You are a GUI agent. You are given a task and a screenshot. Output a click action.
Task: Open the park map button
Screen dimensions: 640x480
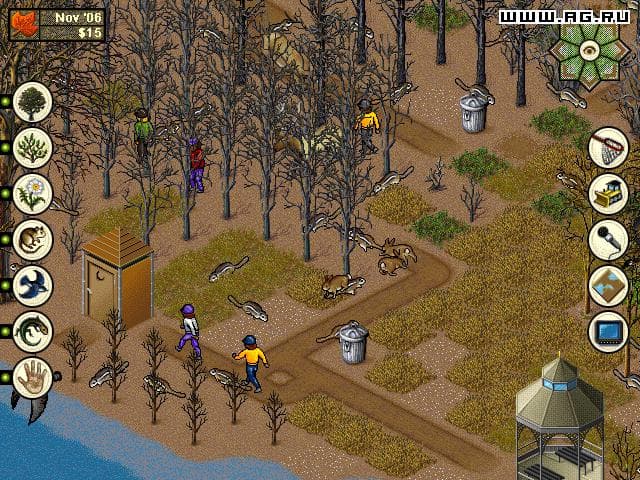coord(608,285)
